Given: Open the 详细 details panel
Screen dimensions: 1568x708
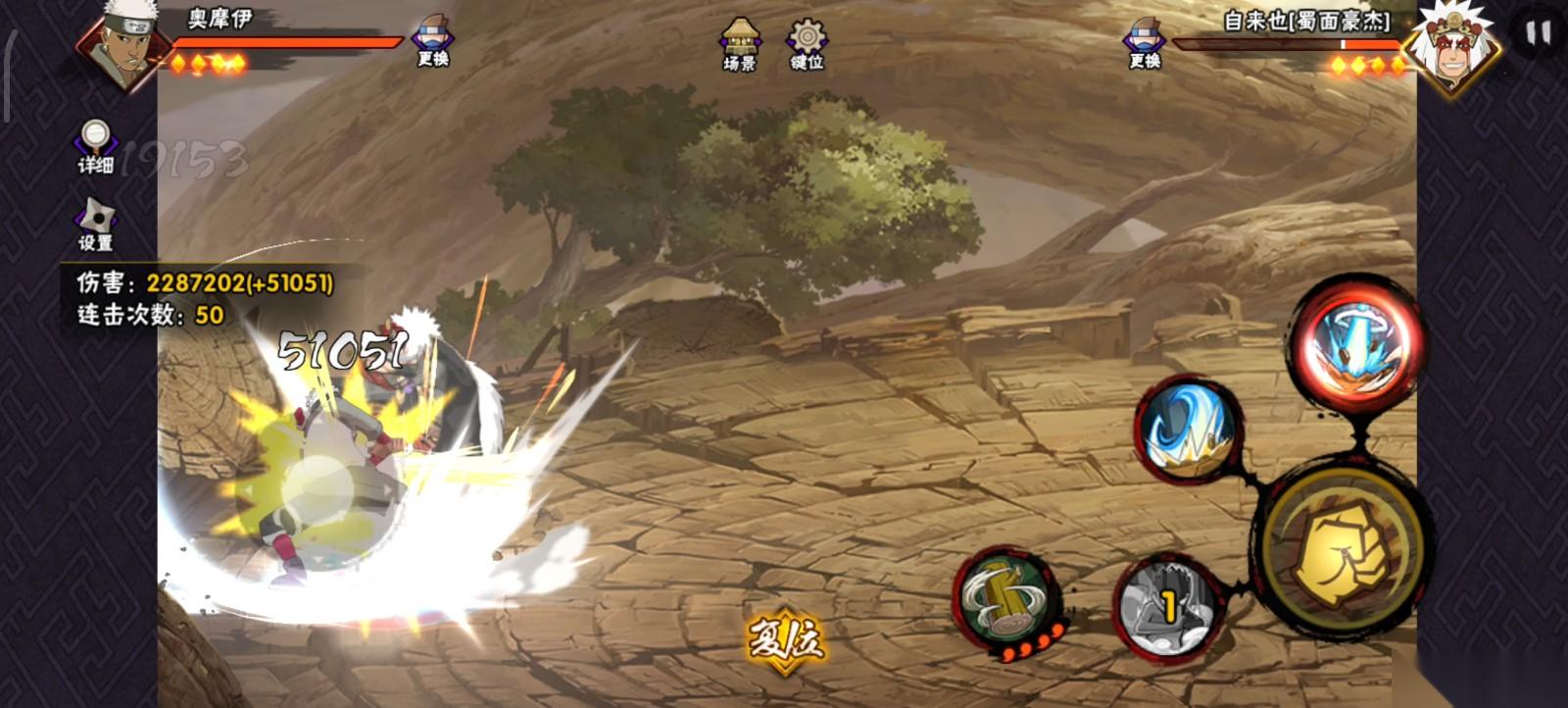Looking at the screenshot, I should [96, 146].
